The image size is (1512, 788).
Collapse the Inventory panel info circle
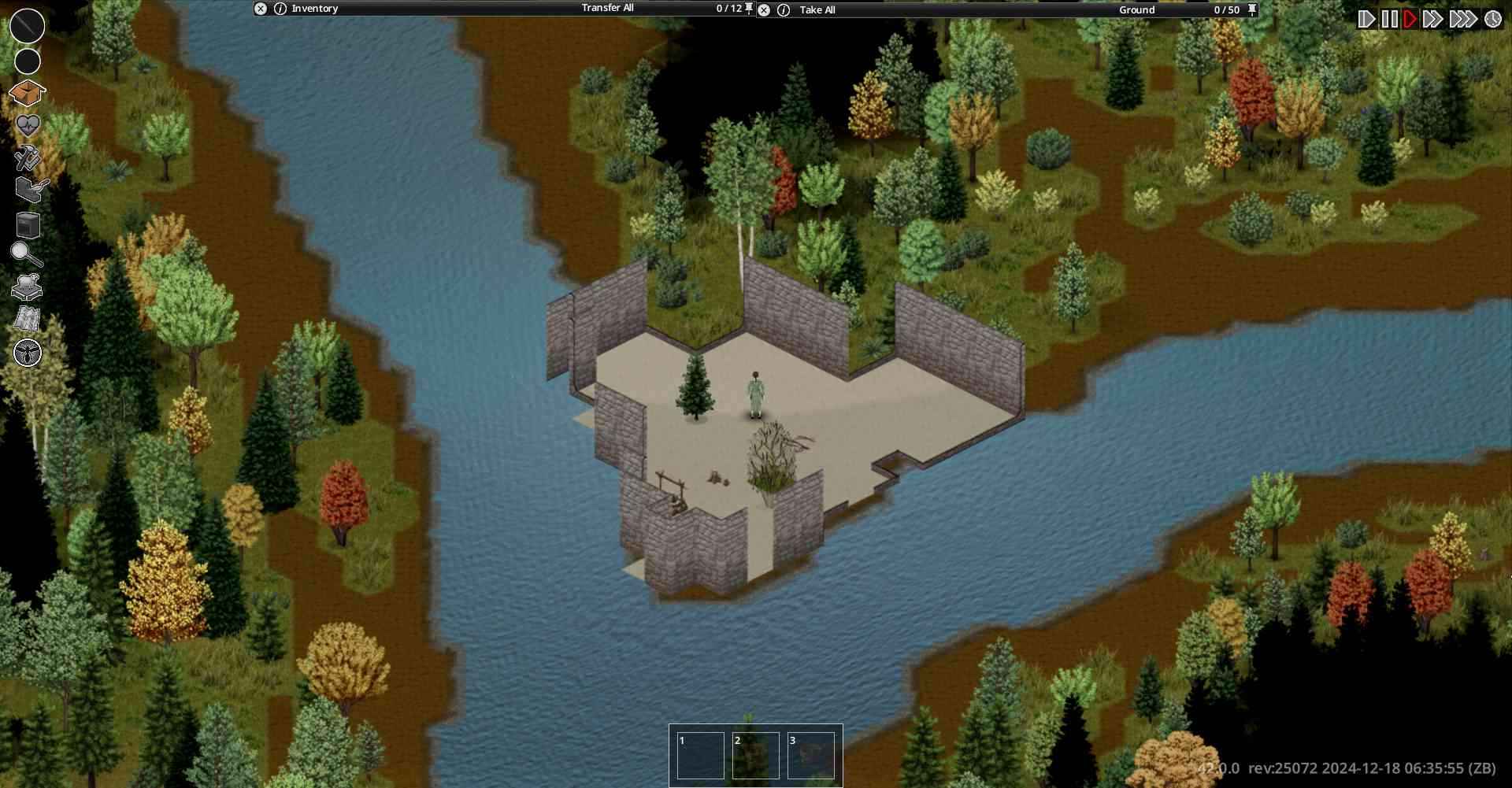(280, 9)
